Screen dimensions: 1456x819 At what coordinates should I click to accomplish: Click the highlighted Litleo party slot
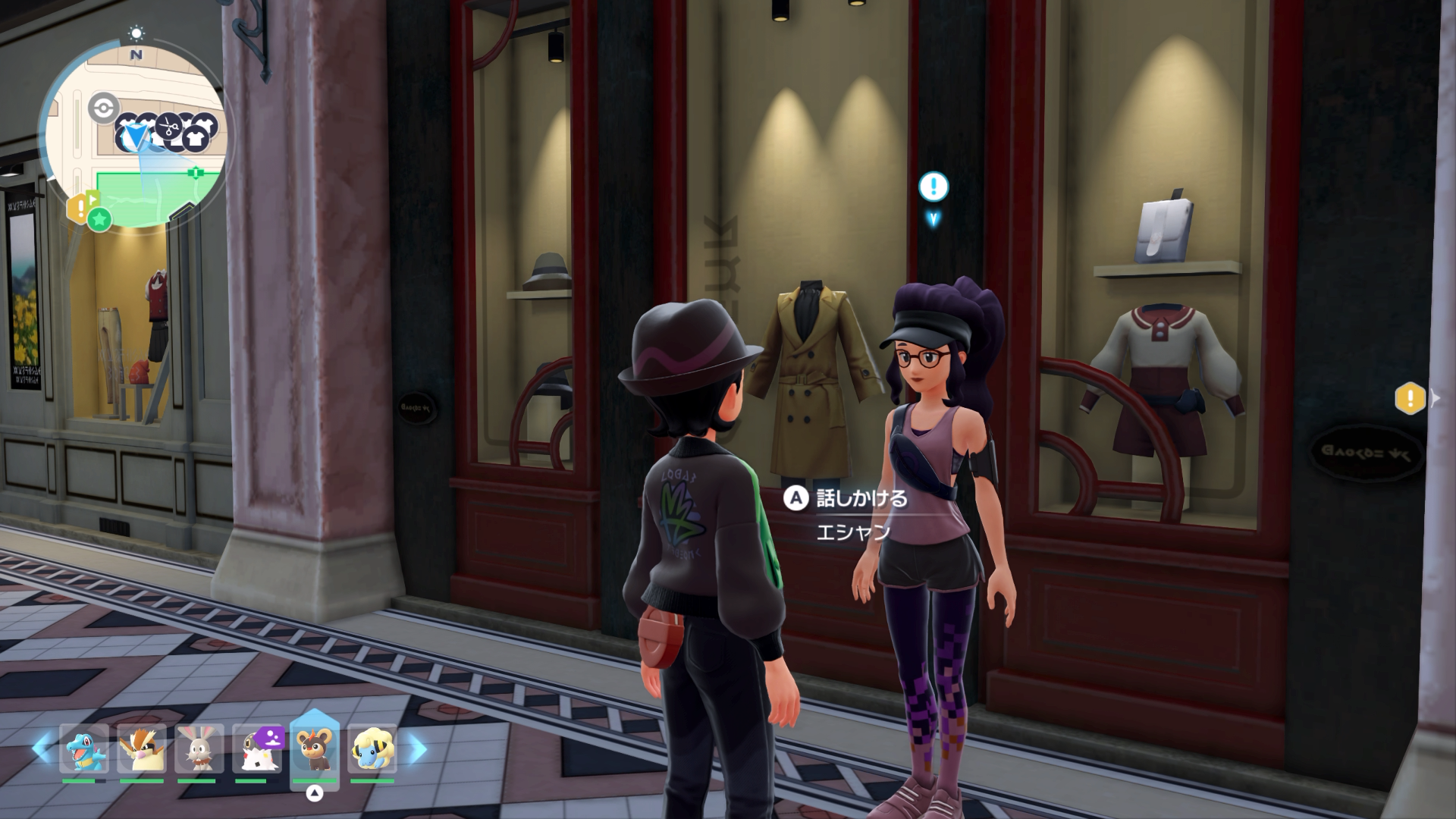pos(315,748)
